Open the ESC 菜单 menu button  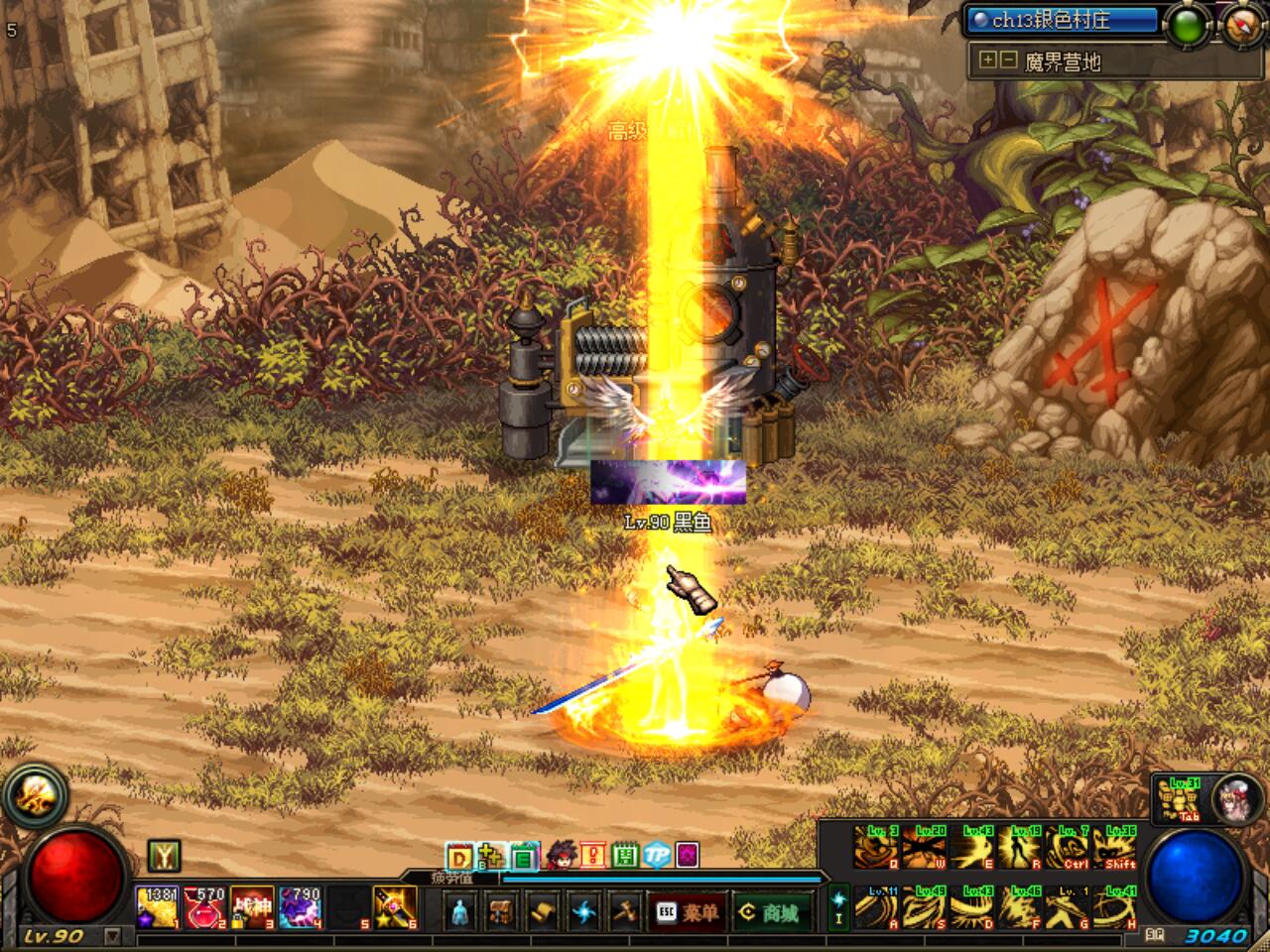(x=688, y=911)
